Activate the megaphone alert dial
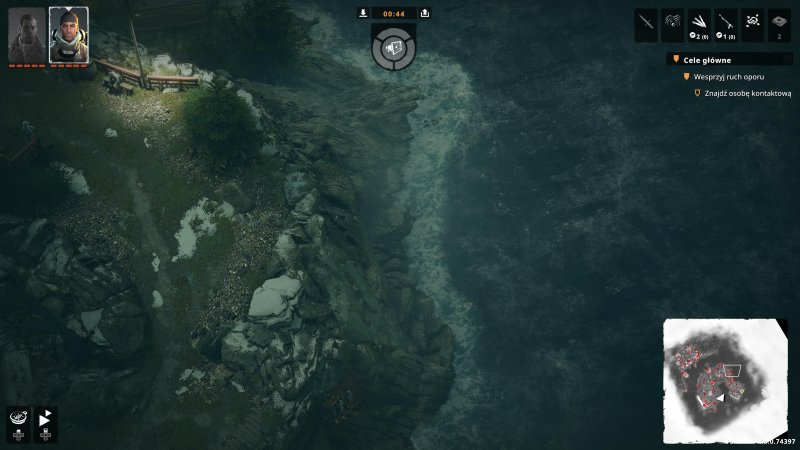 (x=394, y=47)
